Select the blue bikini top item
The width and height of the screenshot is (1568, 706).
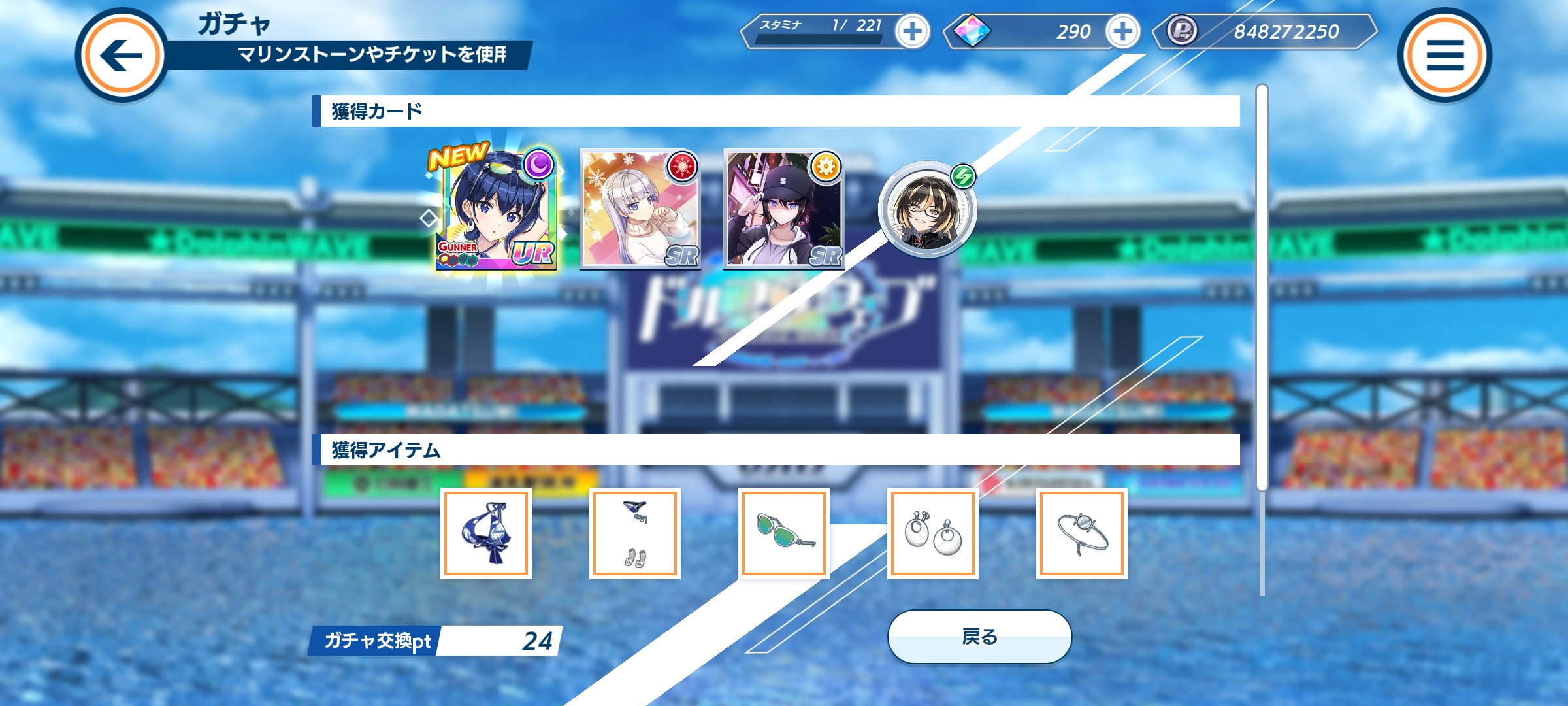(486, 533)
